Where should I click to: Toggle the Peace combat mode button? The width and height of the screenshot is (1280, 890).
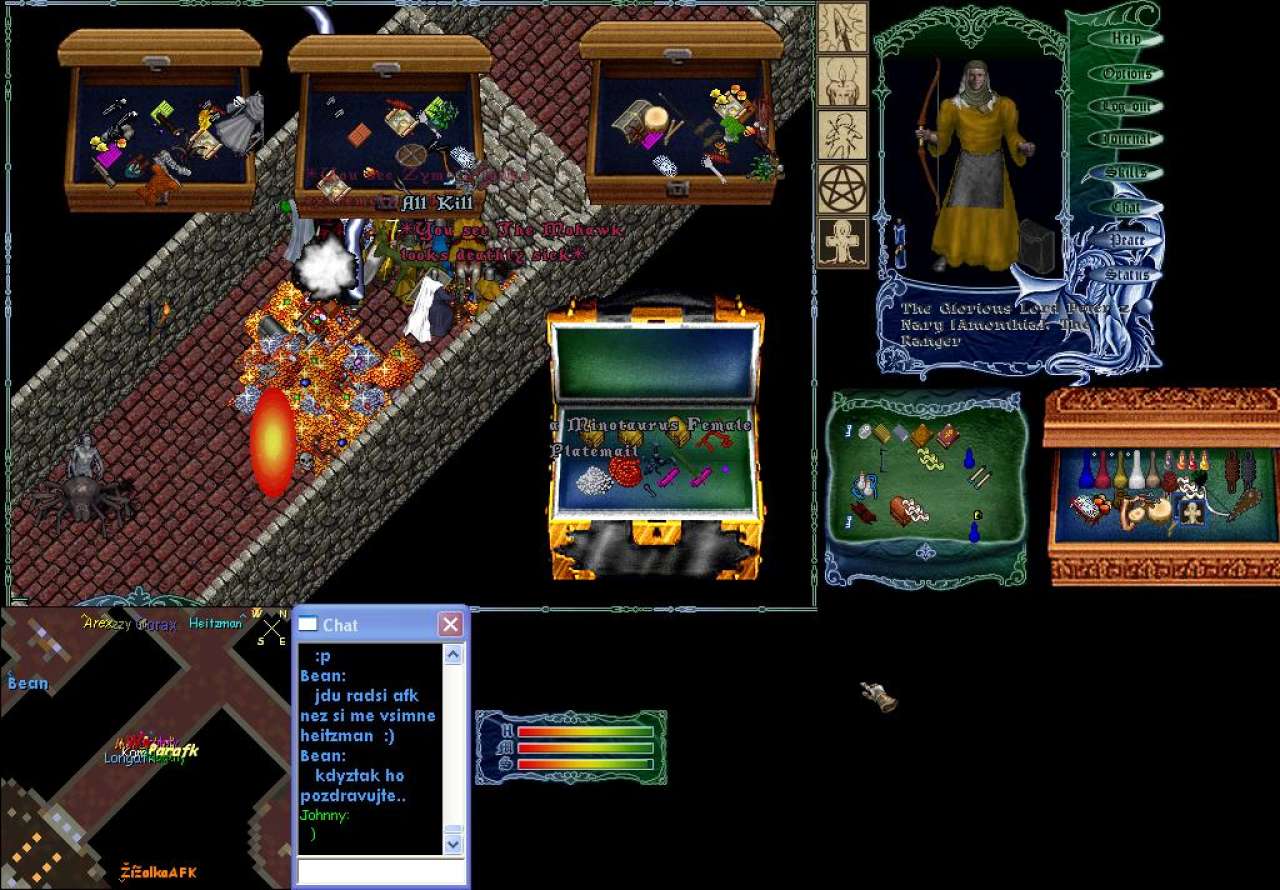point(1126,240)
